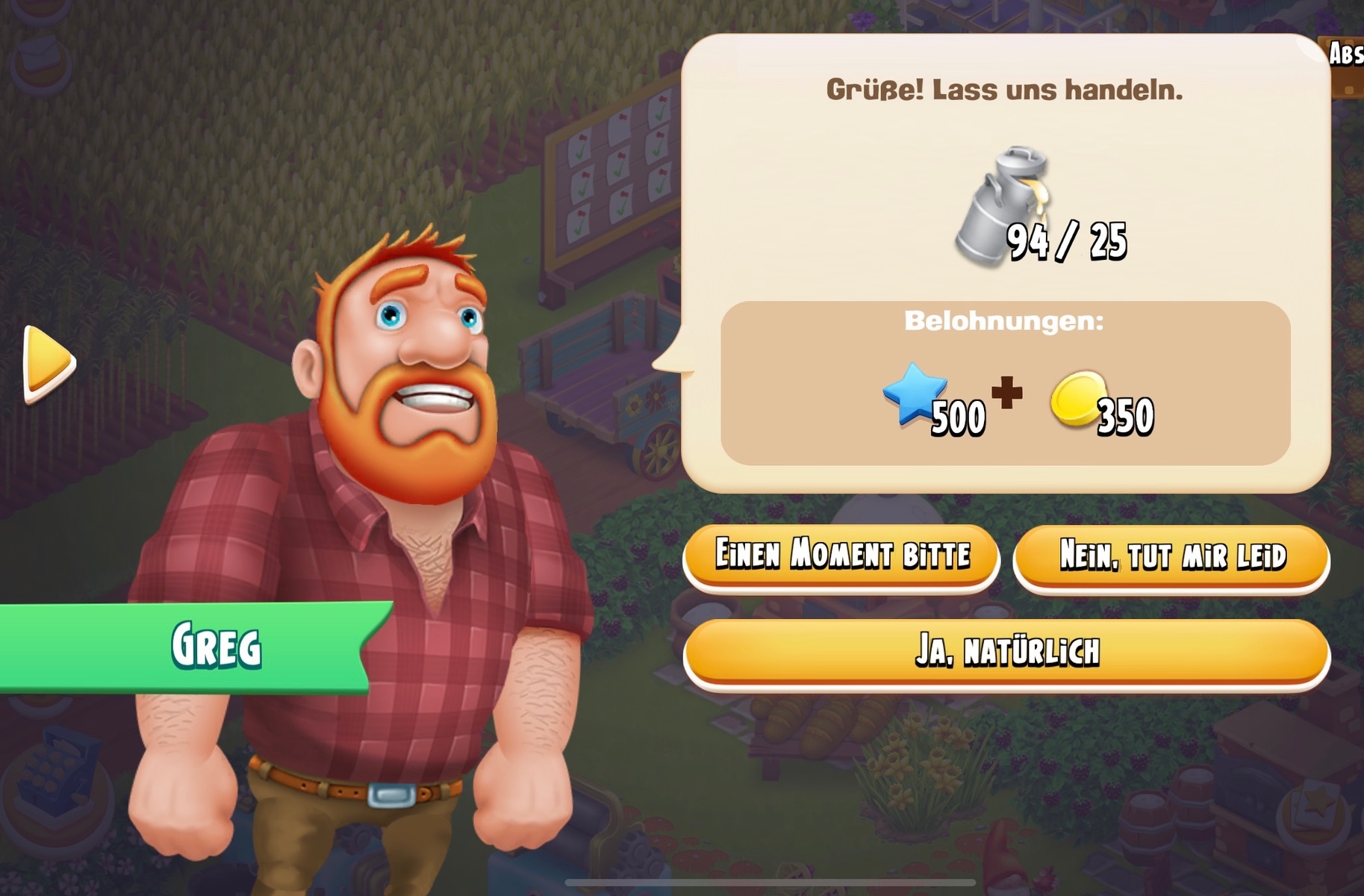Choose "Einen Moment bitte" reply
1364x896 pixels.
(841, 556)
